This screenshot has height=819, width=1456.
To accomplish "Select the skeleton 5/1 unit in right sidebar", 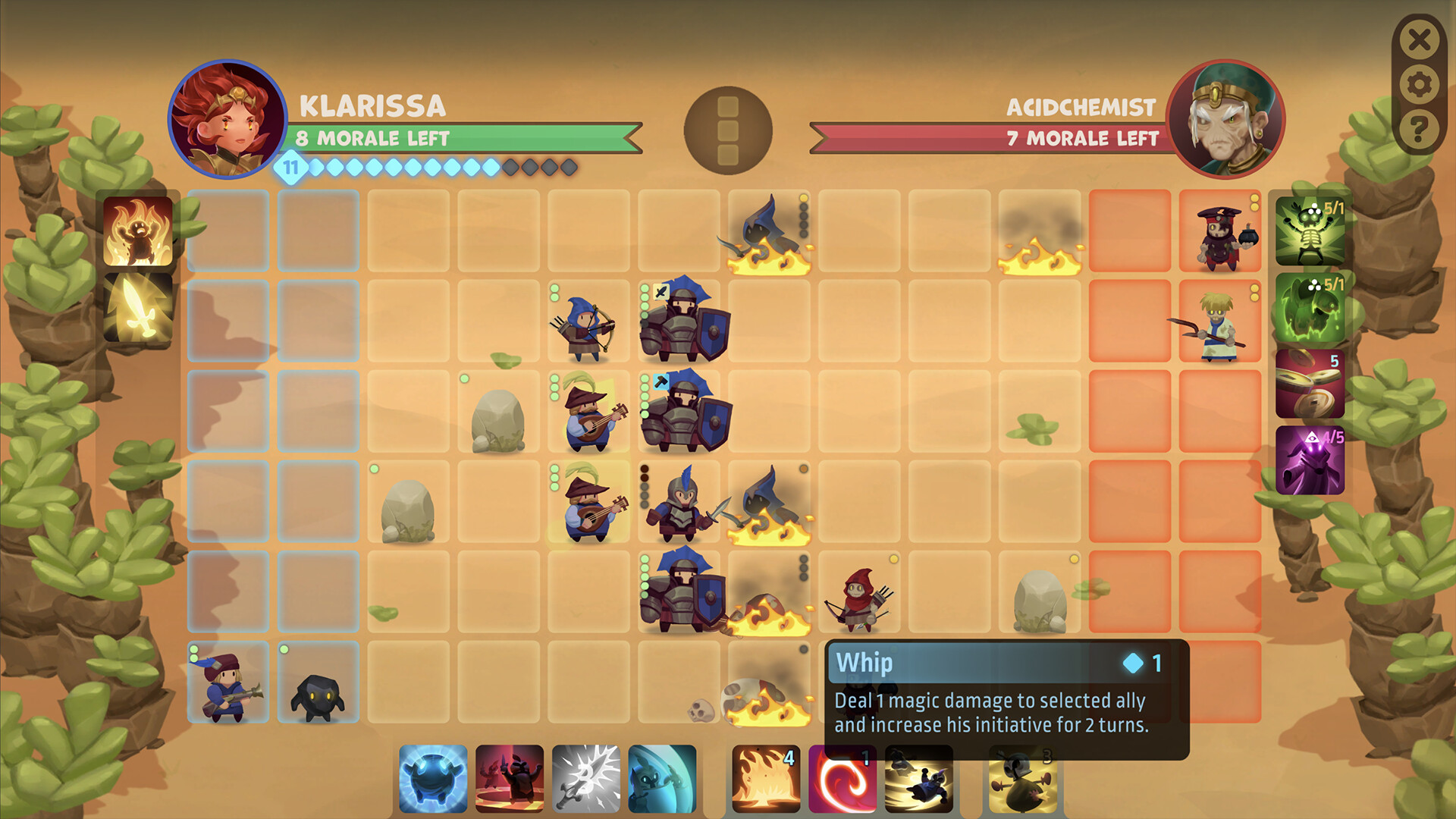I will [x=1310, y=231].
